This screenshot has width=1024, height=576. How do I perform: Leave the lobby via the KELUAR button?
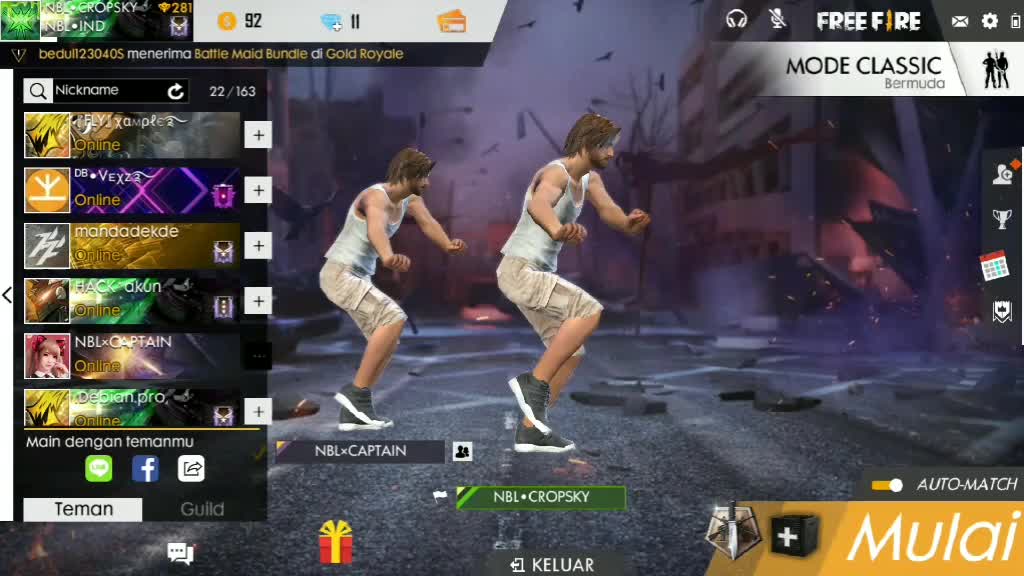(553, 565)
